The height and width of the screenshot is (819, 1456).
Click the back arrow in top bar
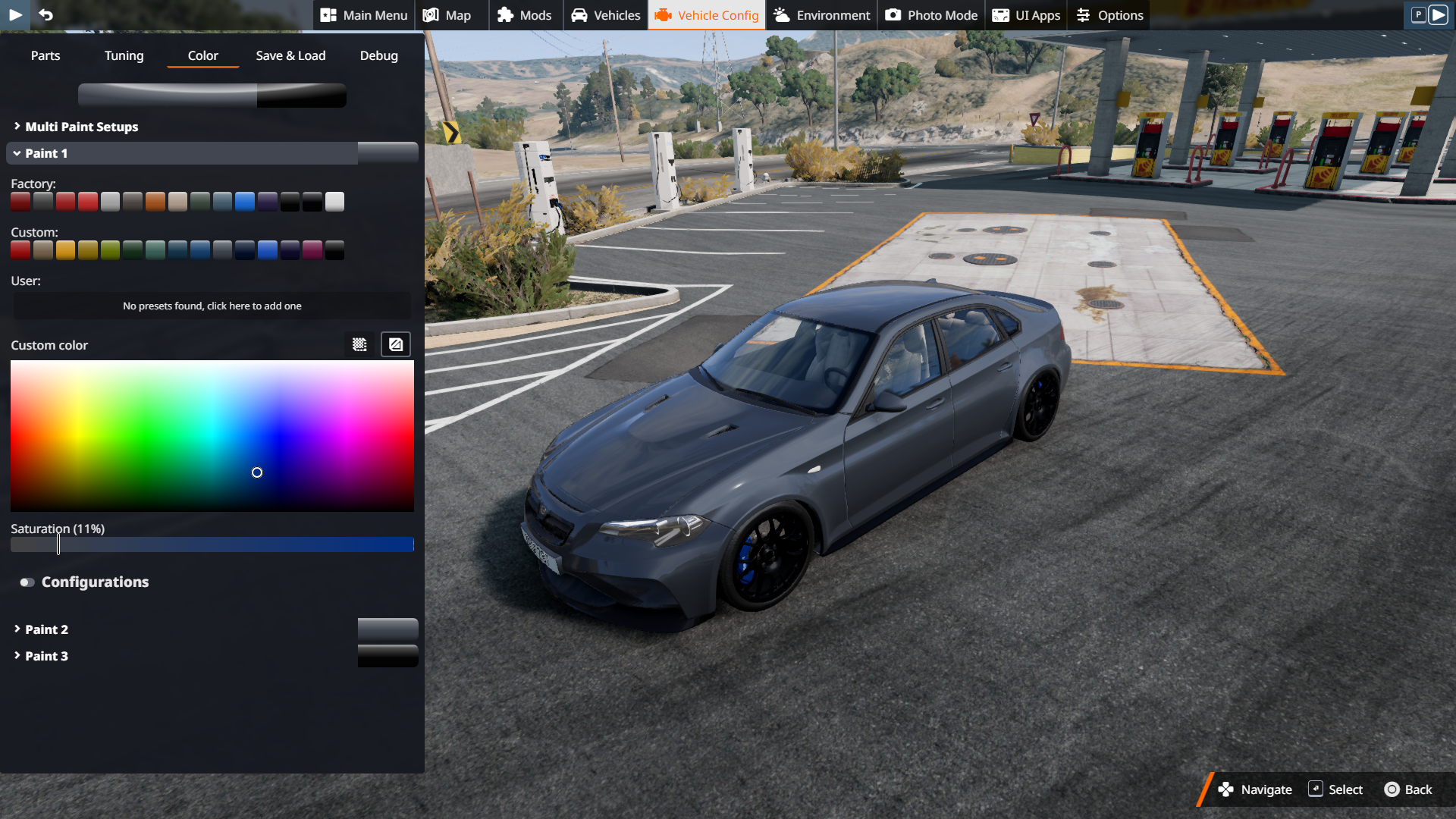point(45,15)
